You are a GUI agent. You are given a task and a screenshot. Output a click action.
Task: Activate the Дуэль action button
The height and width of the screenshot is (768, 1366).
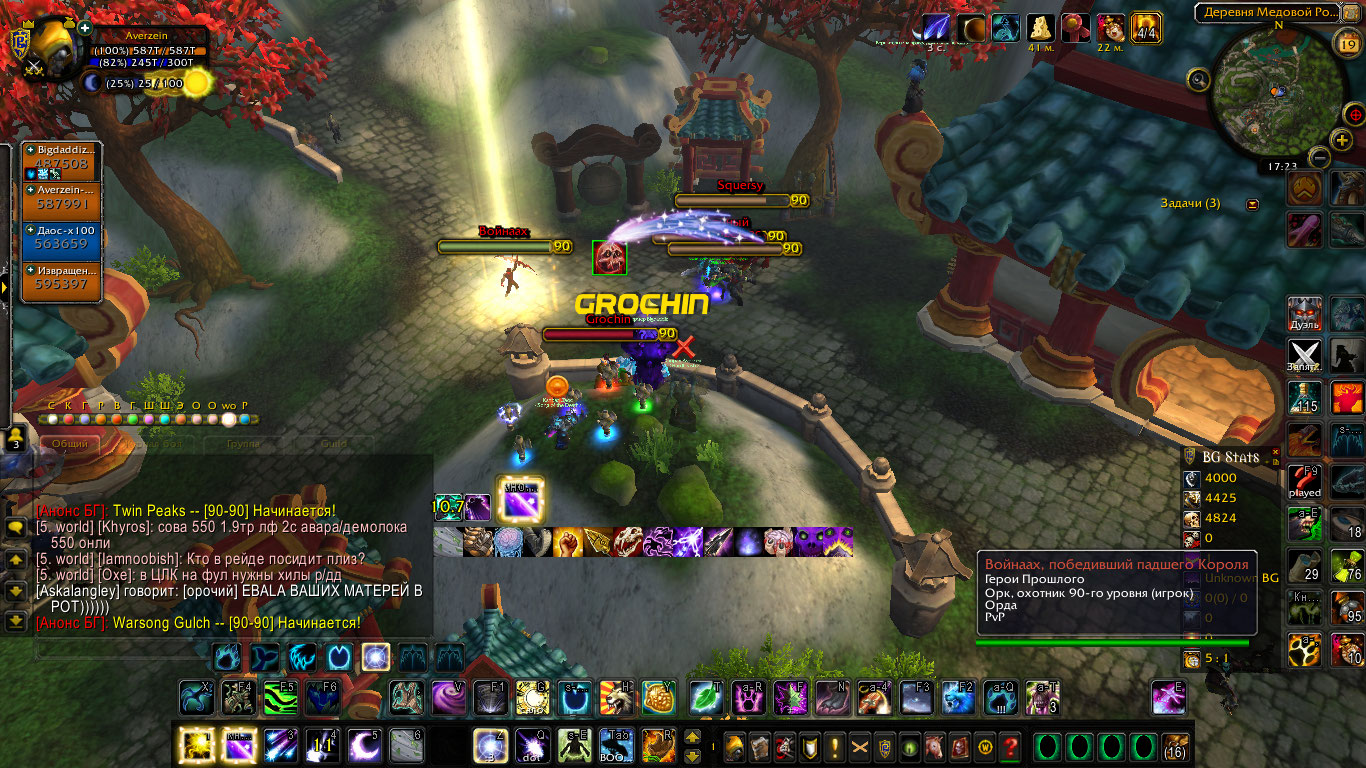(x=1305, y=313)
